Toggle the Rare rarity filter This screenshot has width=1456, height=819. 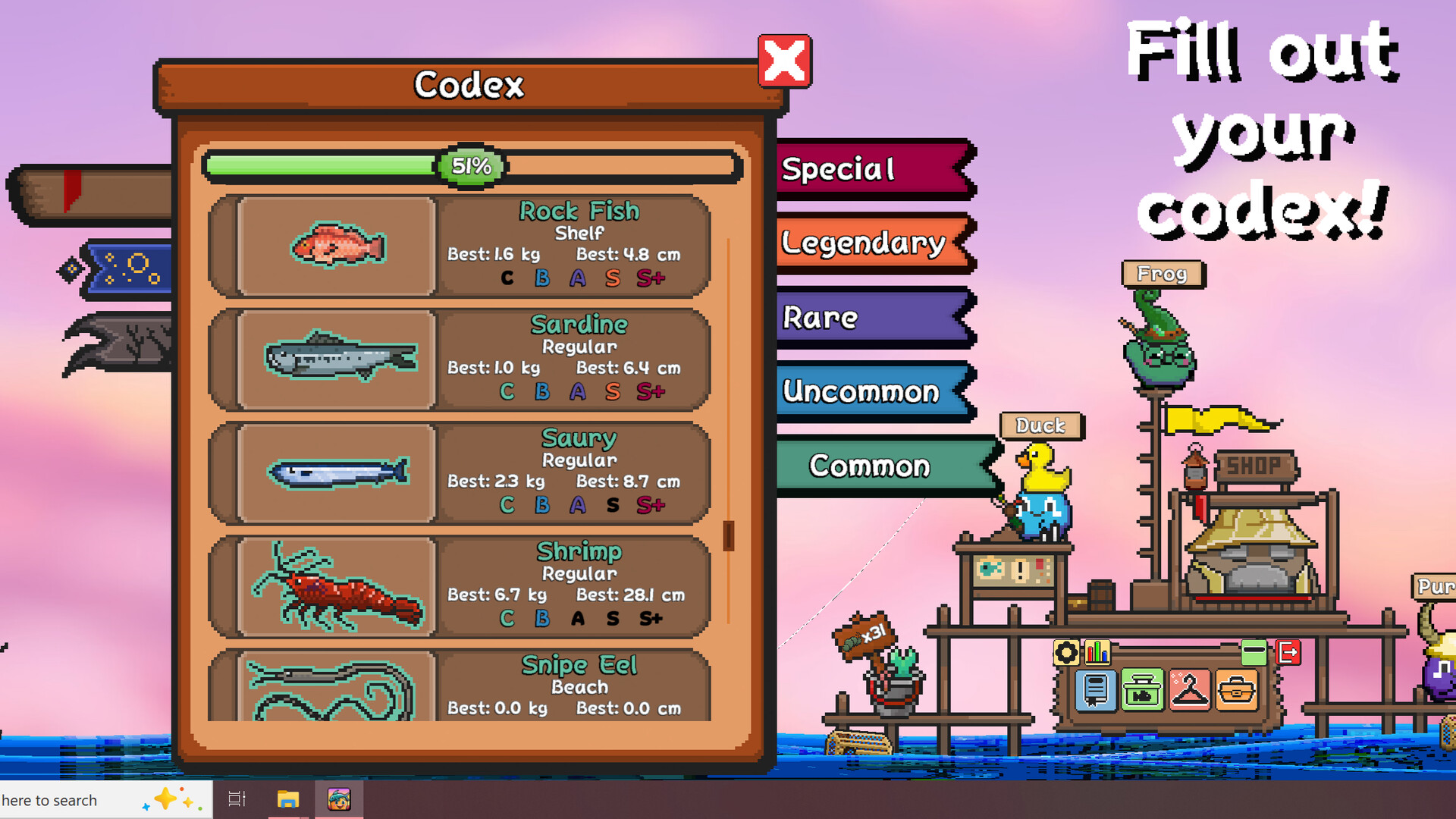[819, 318]
